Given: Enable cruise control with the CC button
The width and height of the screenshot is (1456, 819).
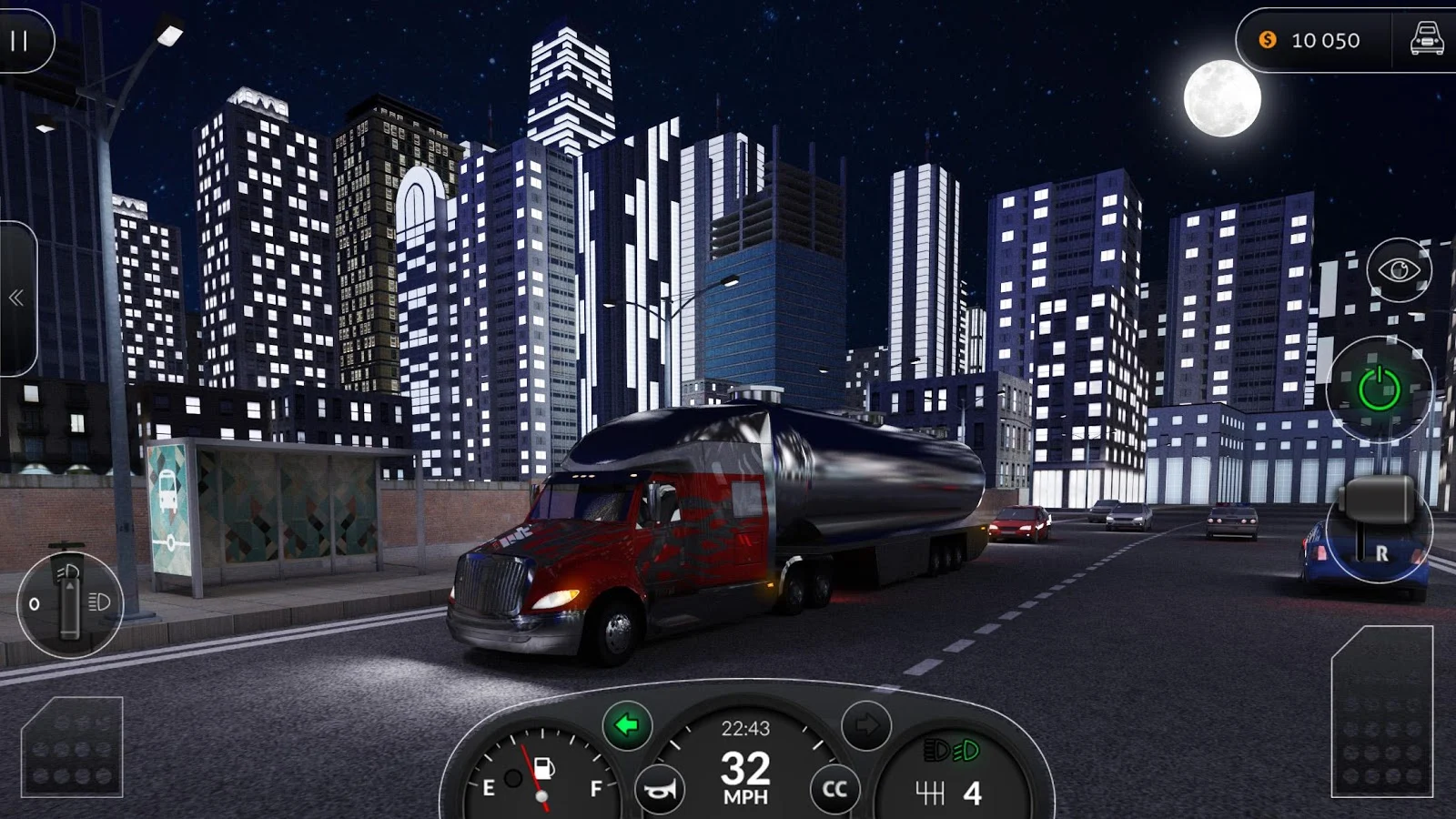Looking at the screenshot, I should tap(834, 790).
